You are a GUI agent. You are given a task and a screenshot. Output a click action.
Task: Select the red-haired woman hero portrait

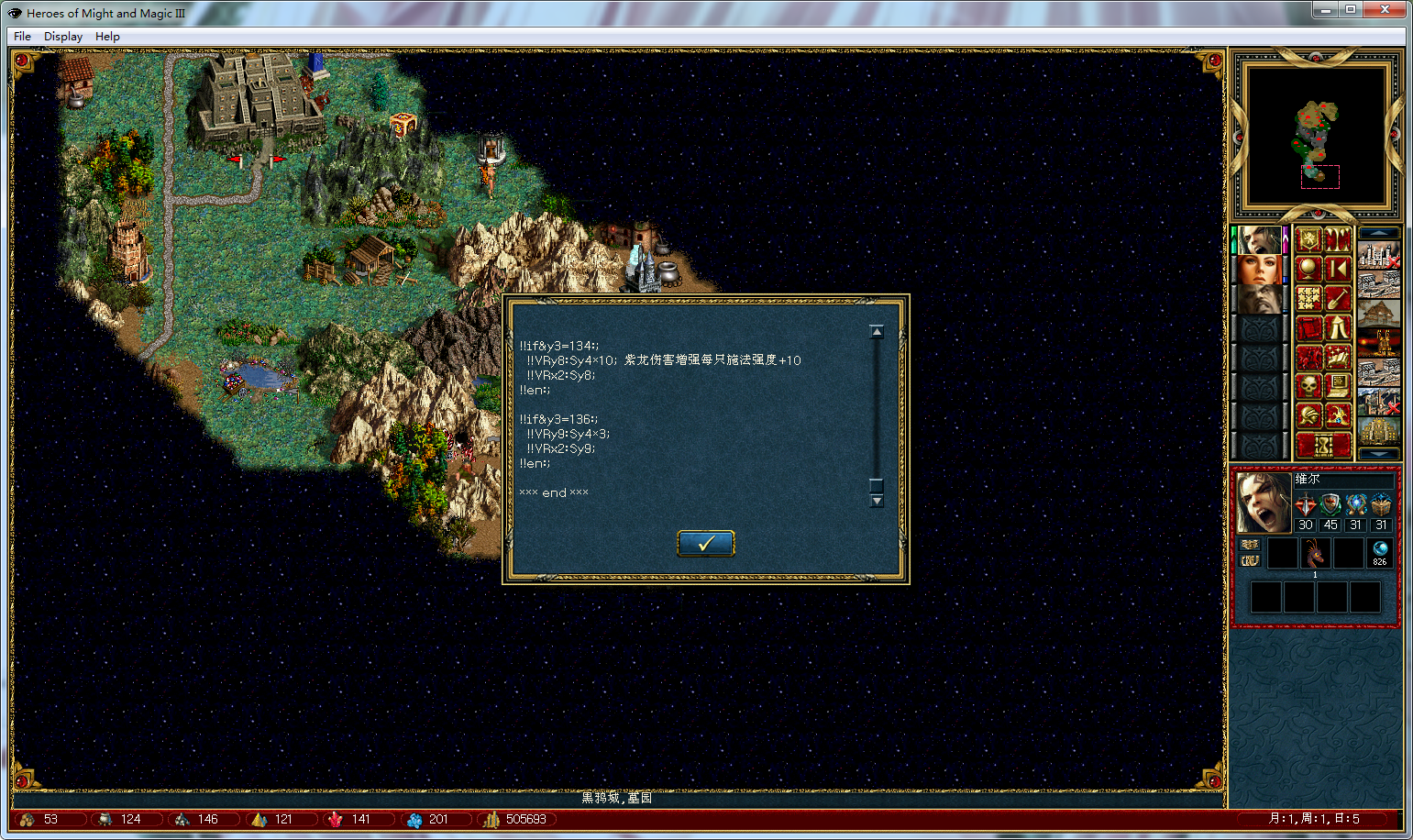(x=1259, y=270)
